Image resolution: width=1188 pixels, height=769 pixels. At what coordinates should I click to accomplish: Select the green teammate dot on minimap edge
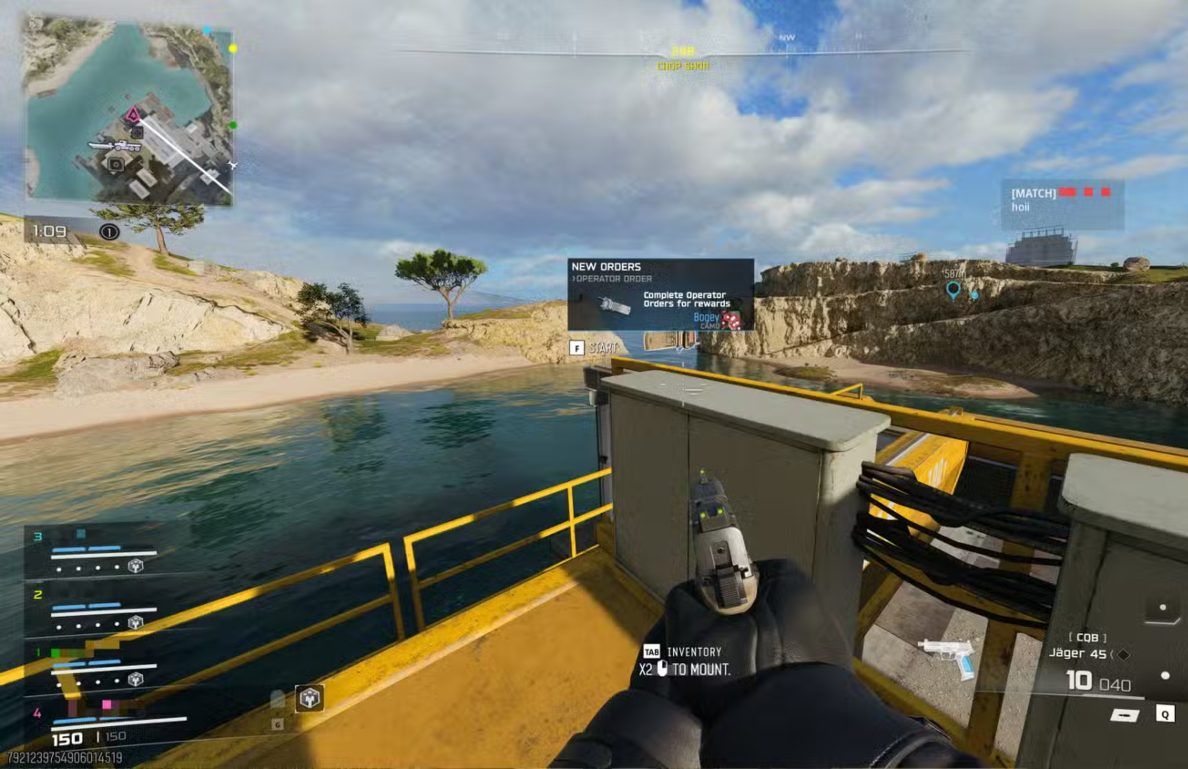[233, 126]
